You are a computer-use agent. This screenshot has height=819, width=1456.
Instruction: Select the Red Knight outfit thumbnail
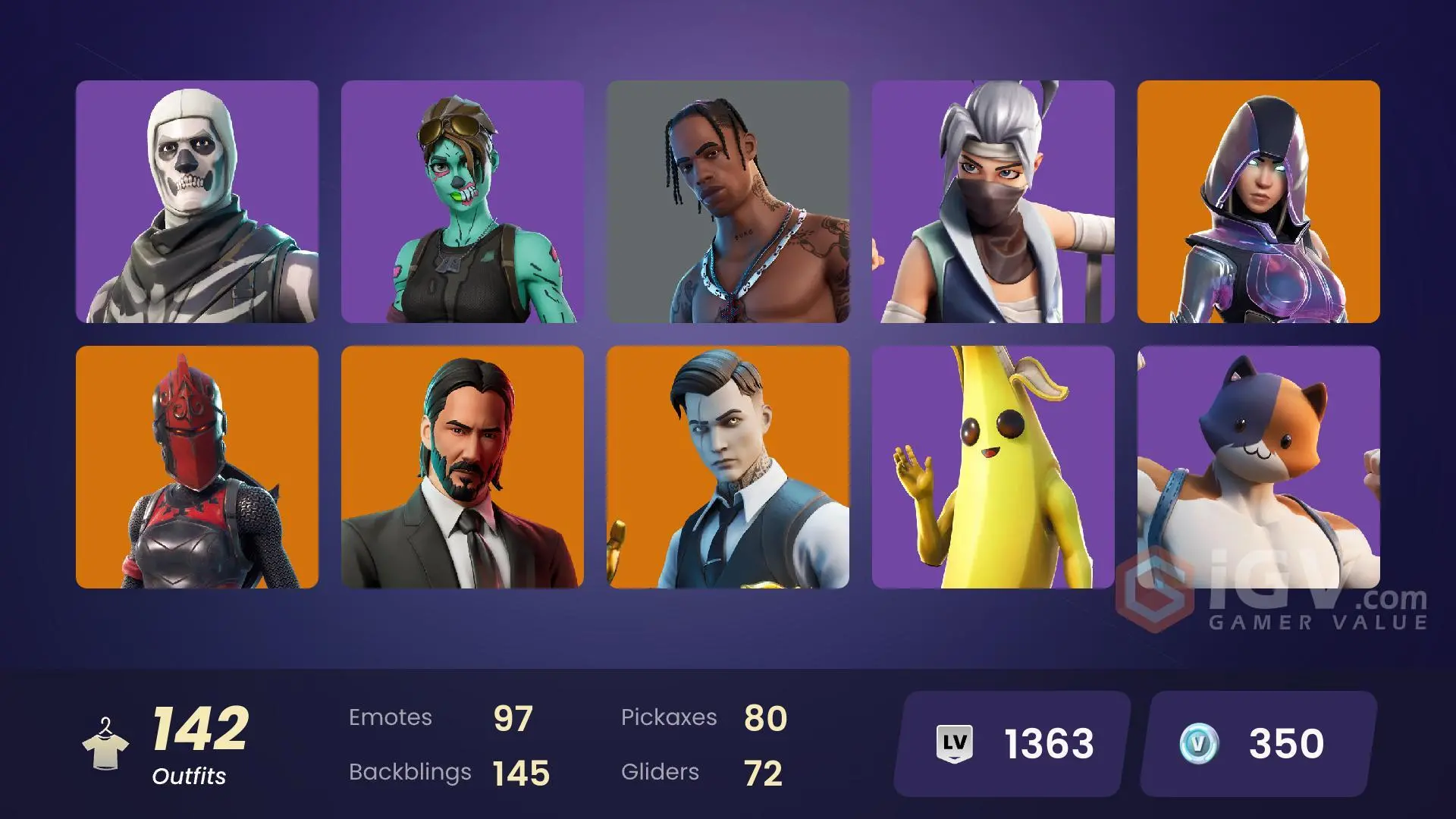(x=197, y=466)
